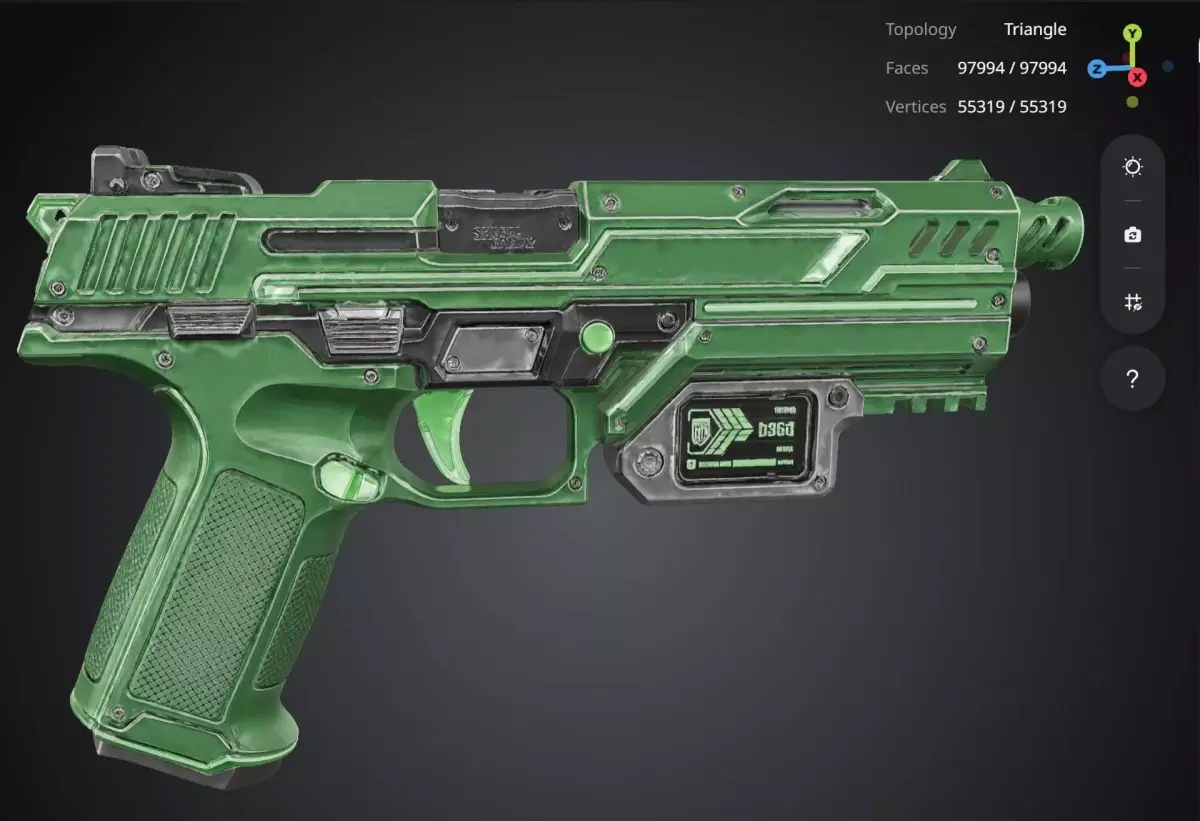
Task: Snap view to the blue Z axis
Action: 1097,69
